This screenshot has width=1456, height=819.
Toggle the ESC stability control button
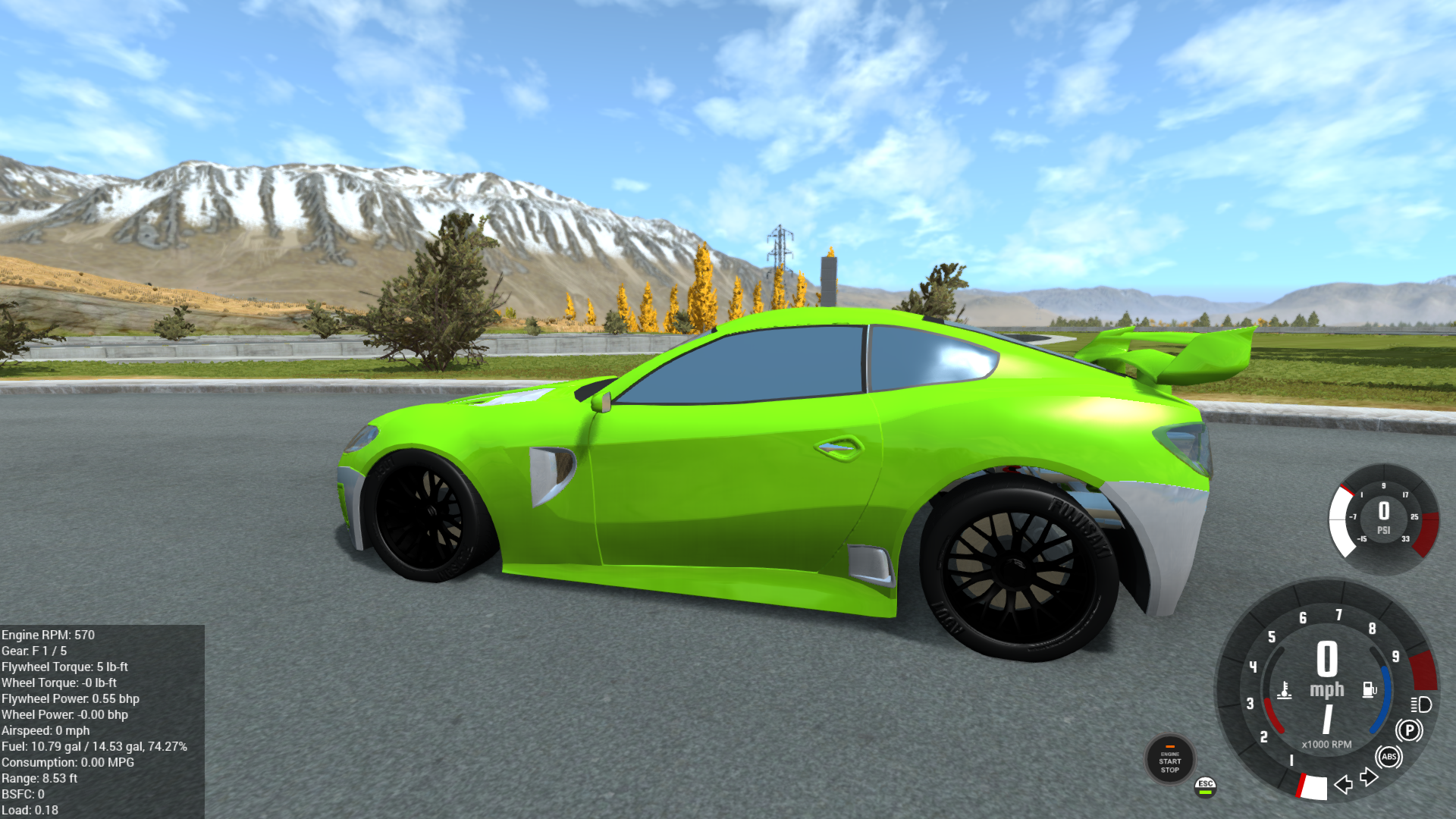[x=1205, y=786]
